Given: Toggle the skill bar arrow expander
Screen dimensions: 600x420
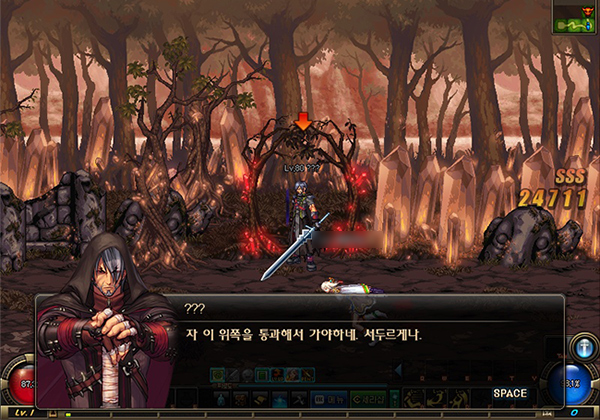Looking at the screenshot, I should point(399,372).
